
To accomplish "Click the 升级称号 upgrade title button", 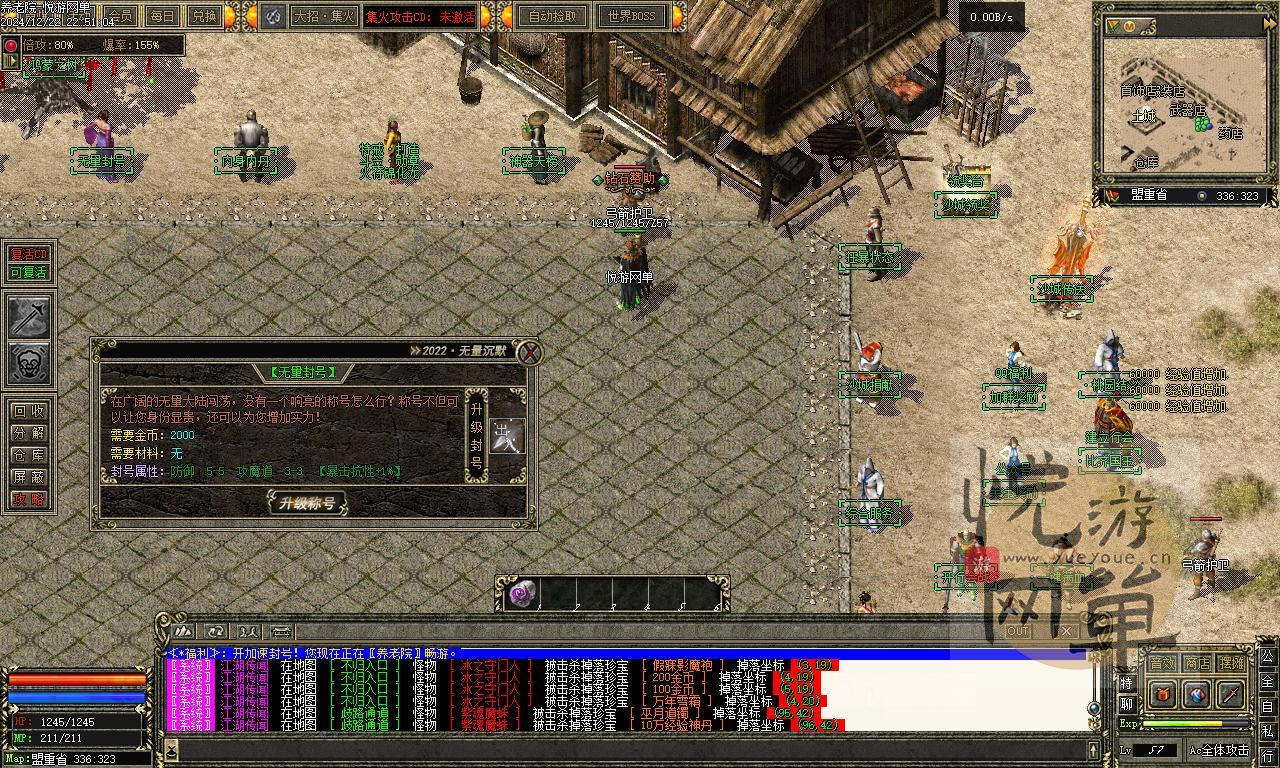I will tap(307, 502).
